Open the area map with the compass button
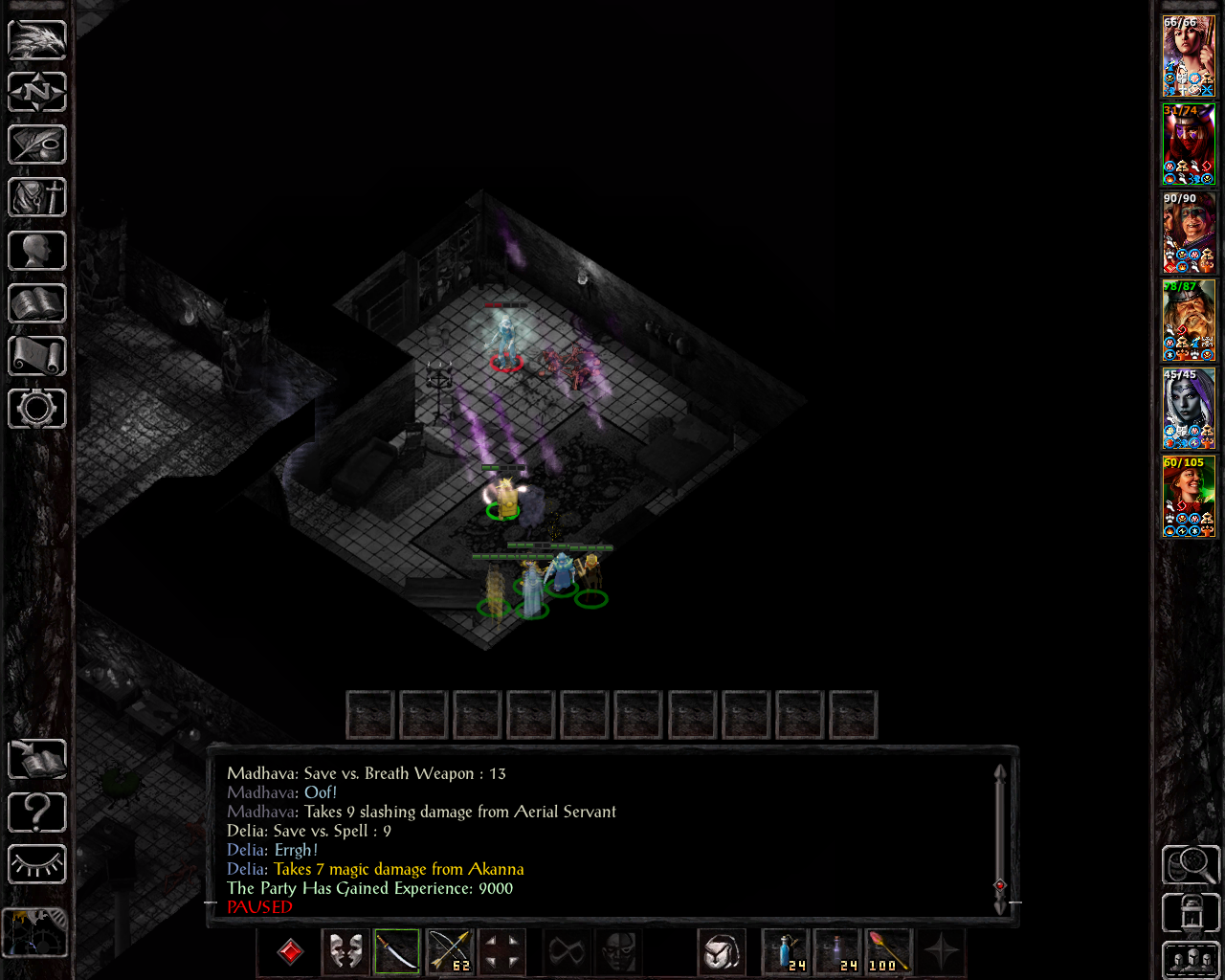This screenshot has height=980, width=1225. click(37, 92)
